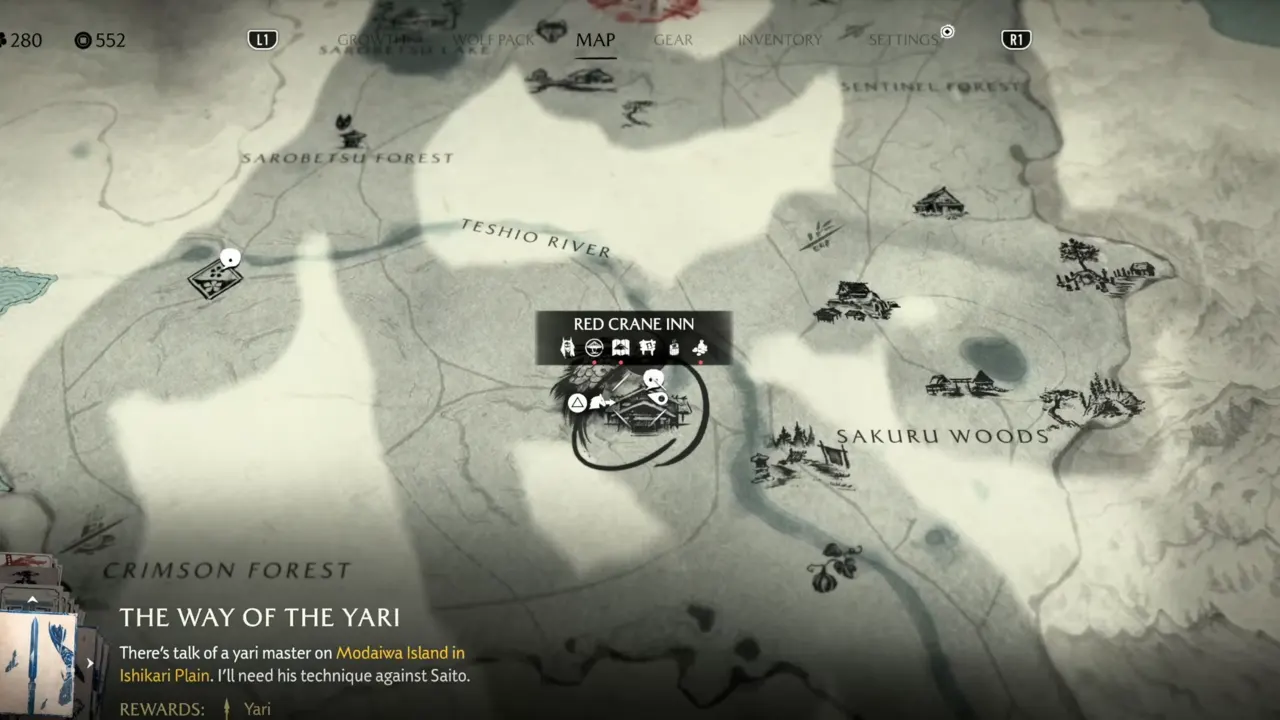Switch to the Wolf Pack tab
Viewport: 1280px width, 720px height.
coord(494,40)
